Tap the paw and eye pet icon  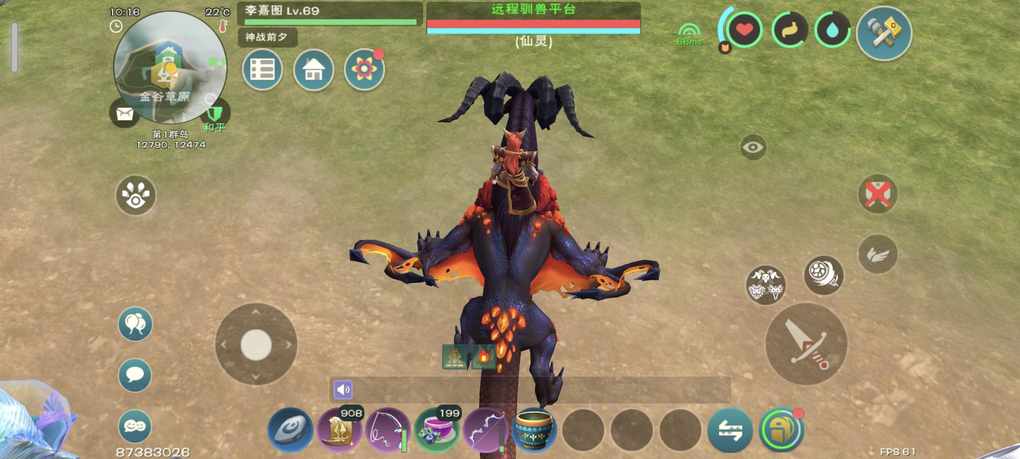tap(136, 195)
